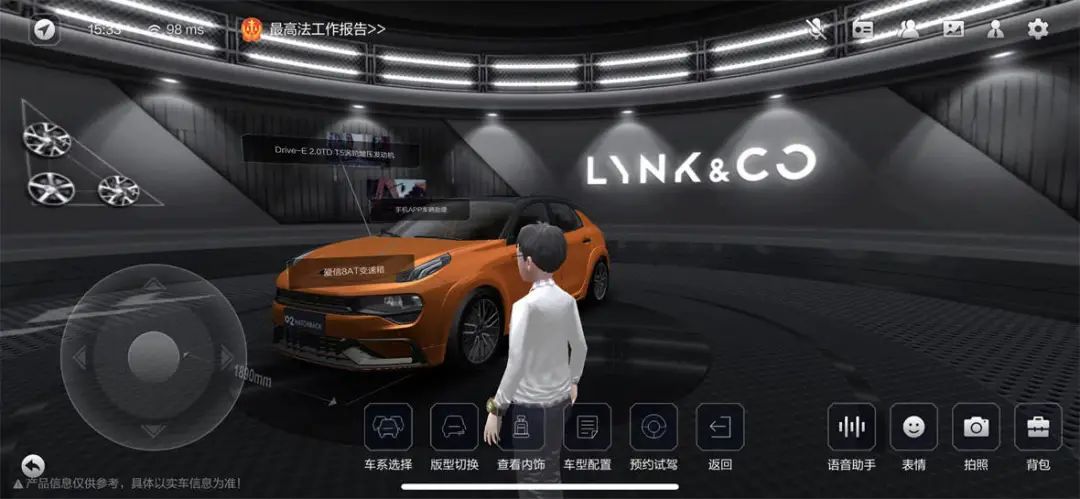The width and height of the screenshot is (1080, 499).
Task: Open the 表情 emote menu
Action: tap(913, 427)
